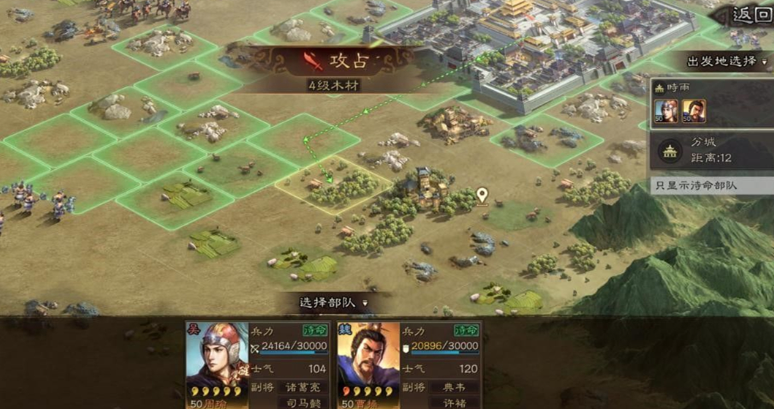
Task: Click the white location pin marker on map
Action: pos(483,195)
